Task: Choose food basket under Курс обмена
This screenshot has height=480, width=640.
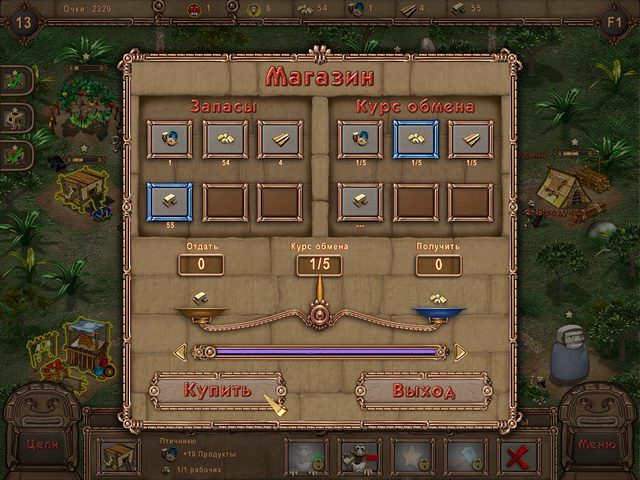Action: point(360,140)
